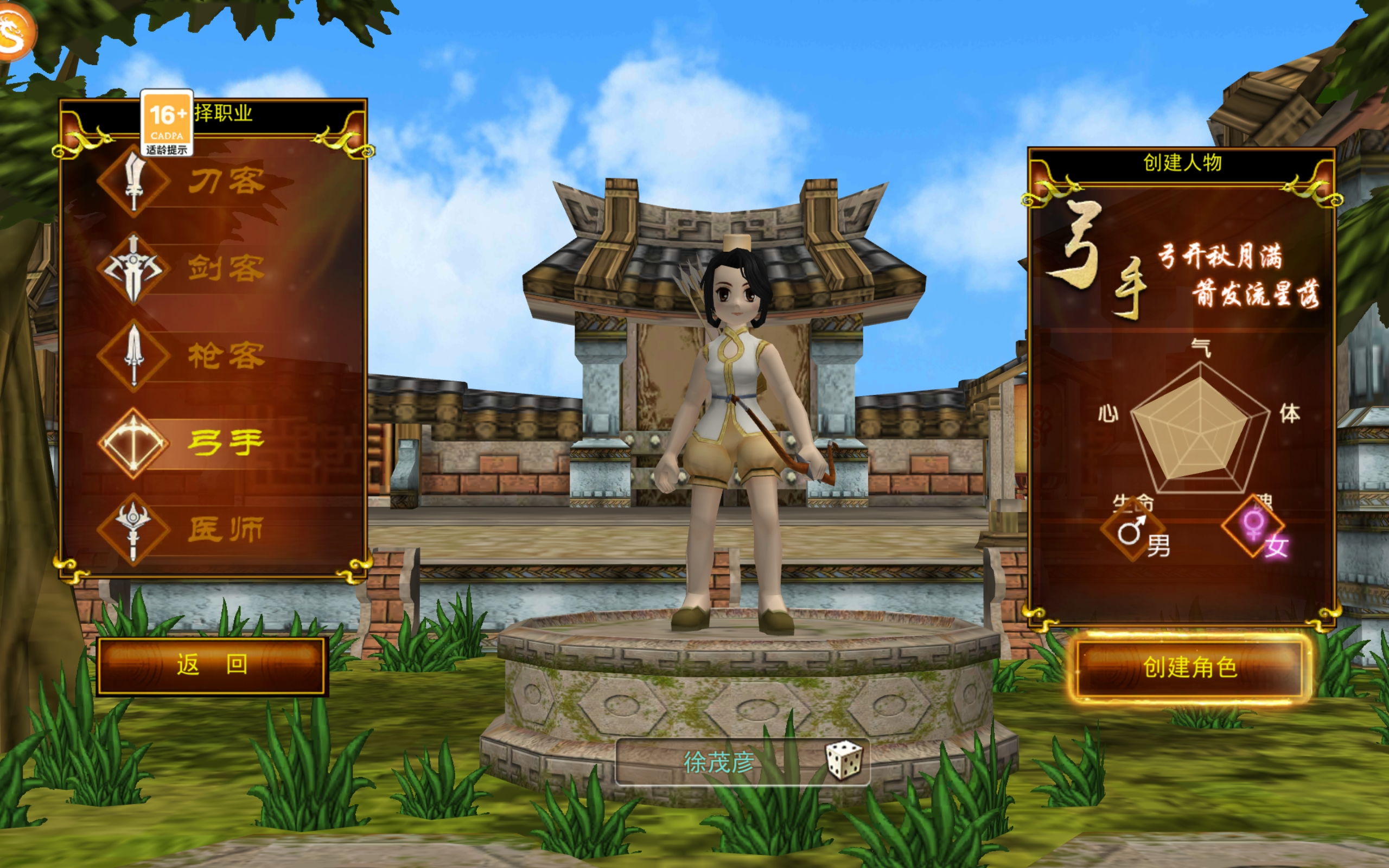Viewport: 1389px width, 868px height.
Task: Create the character with 创建角色
Action: click(1189, 667)
